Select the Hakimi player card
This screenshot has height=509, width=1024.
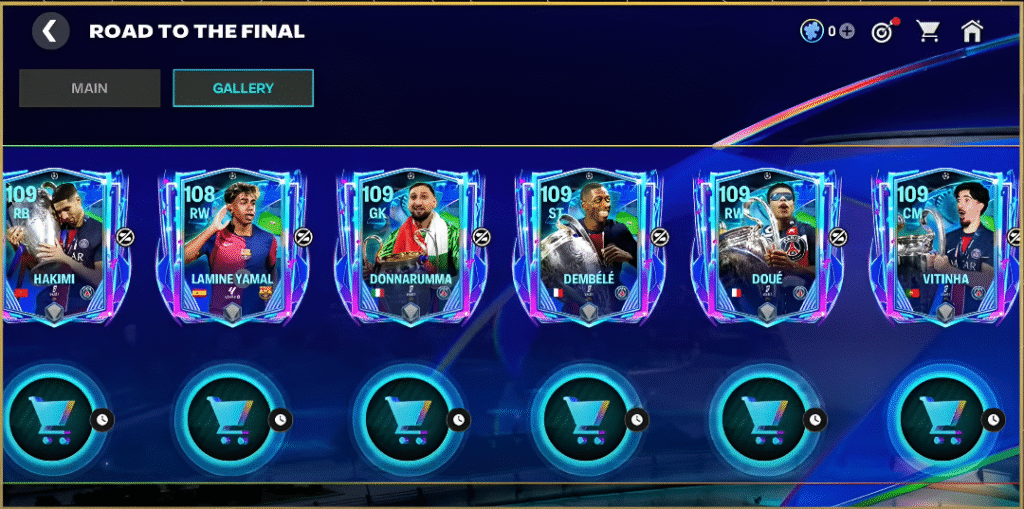coord(54,246)
